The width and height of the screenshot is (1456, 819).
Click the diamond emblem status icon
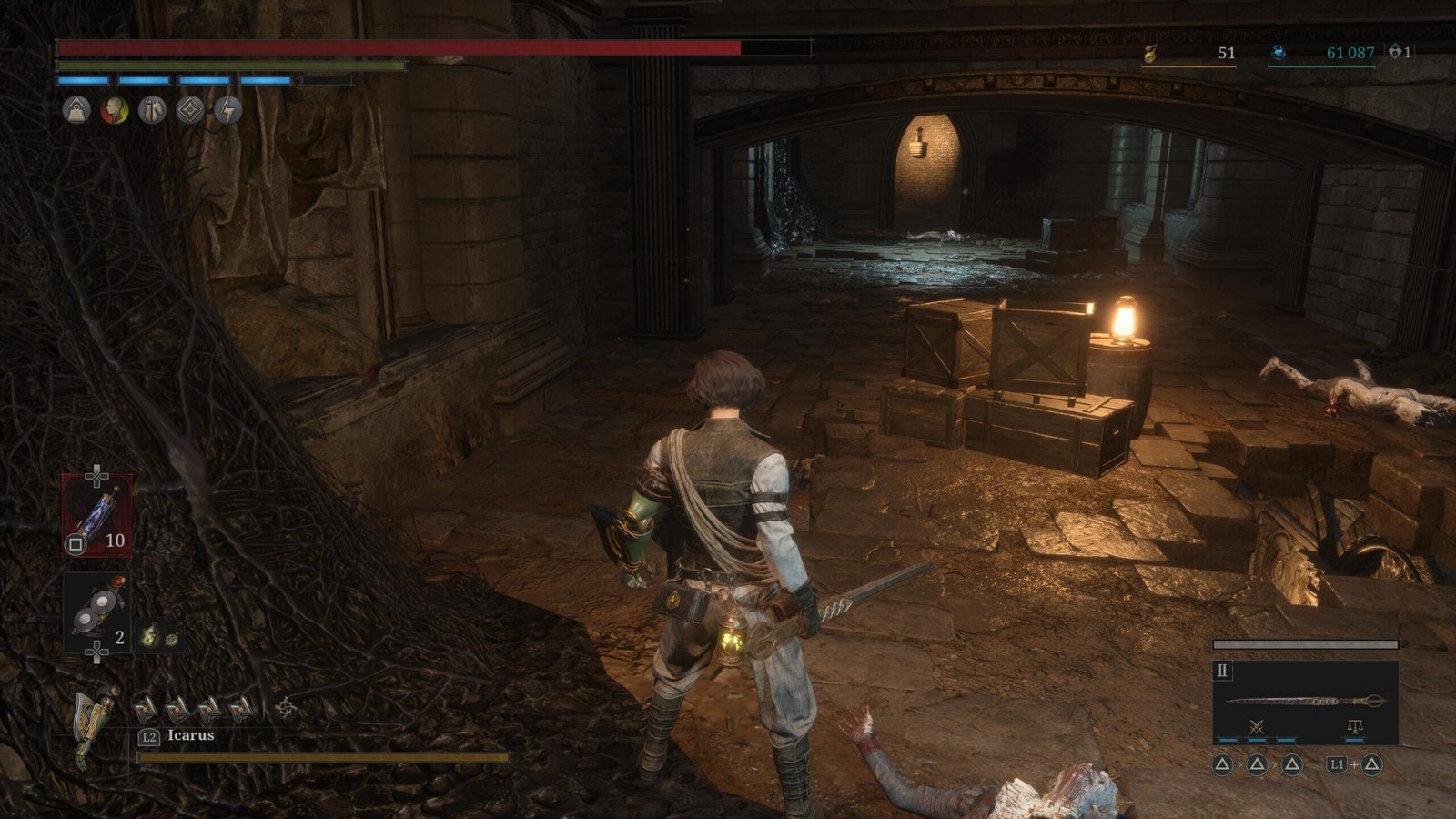click(190, 111)
